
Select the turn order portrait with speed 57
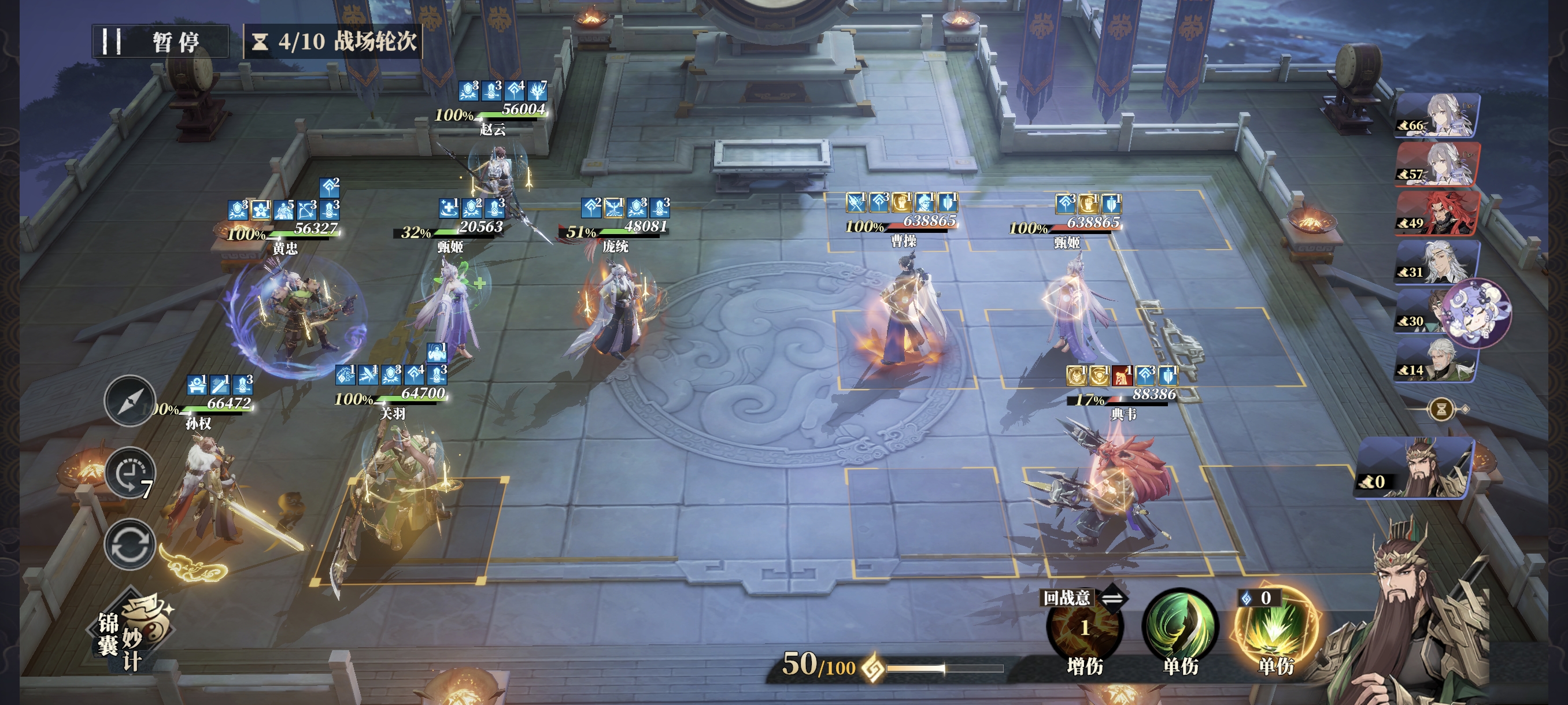click(1438, 164)
